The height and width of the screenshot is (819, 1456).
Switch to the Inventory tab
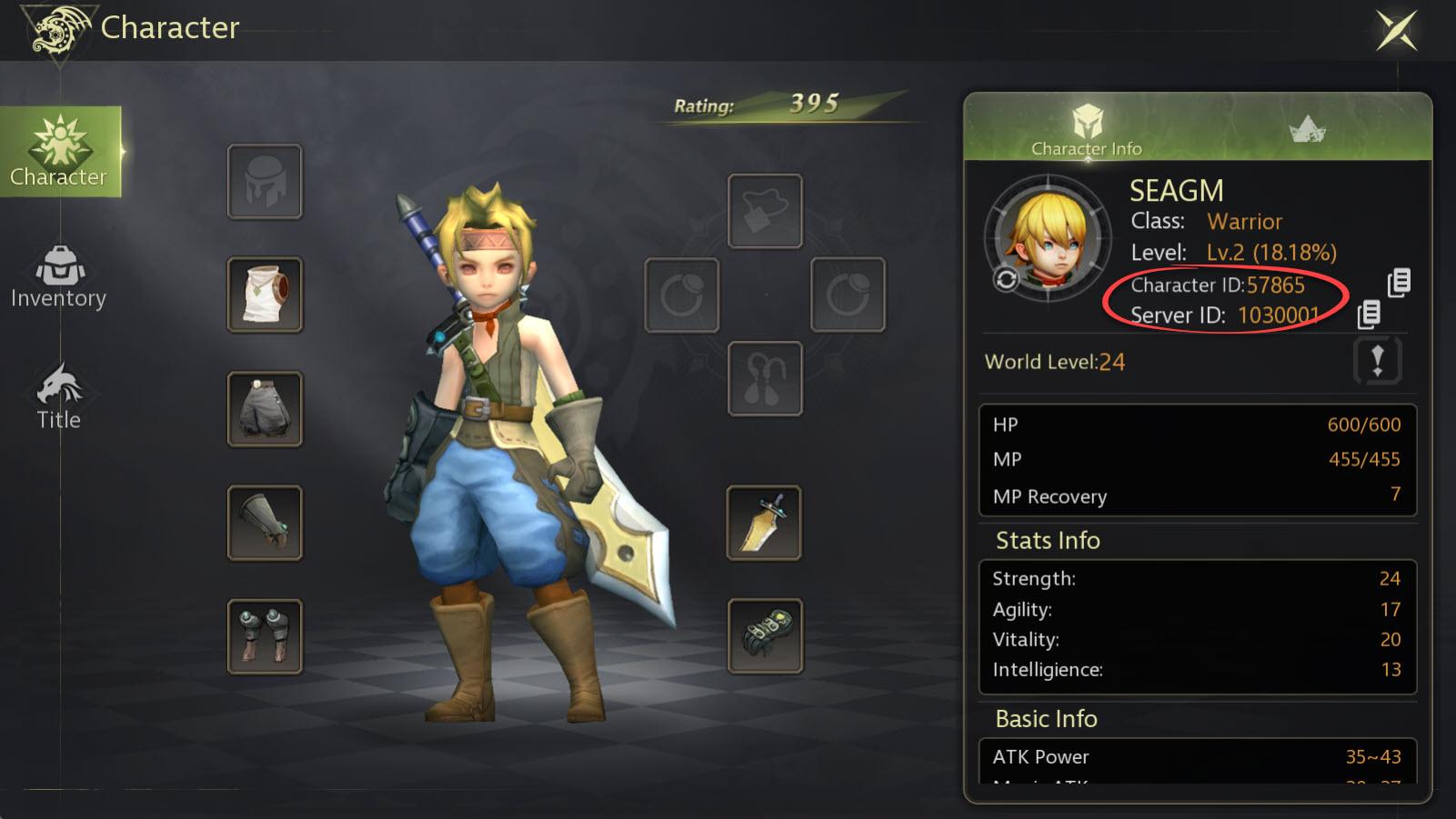[x=59, y=277]
